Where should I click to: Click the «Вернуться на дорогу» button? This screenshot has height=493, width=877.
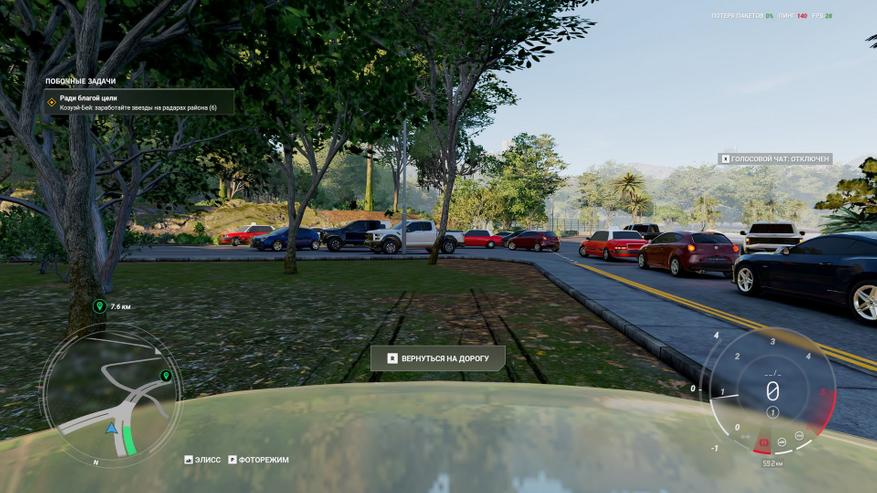437,358
